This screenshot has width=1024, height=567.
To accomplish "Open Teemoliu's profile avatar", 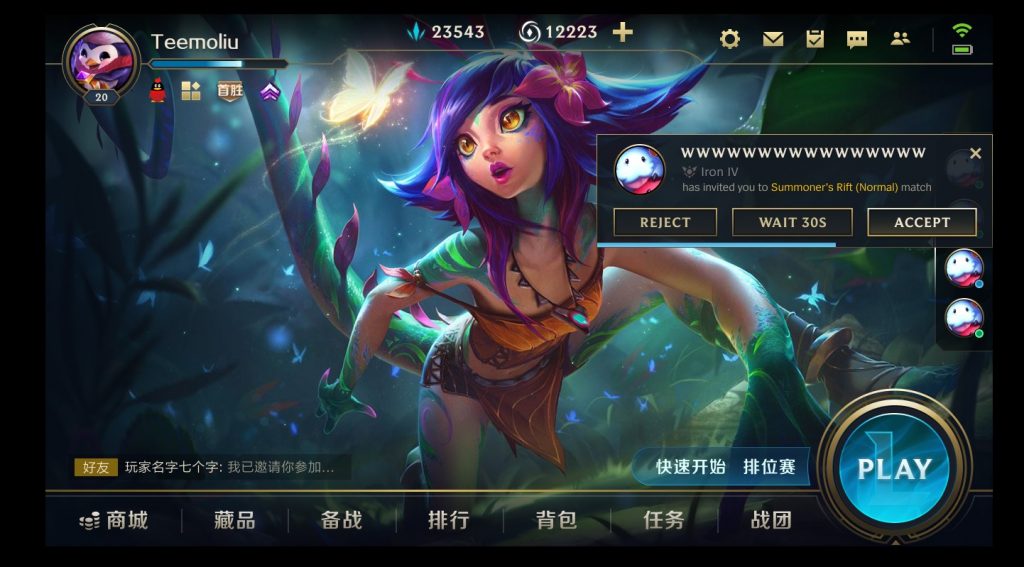I will pos(100,62).
